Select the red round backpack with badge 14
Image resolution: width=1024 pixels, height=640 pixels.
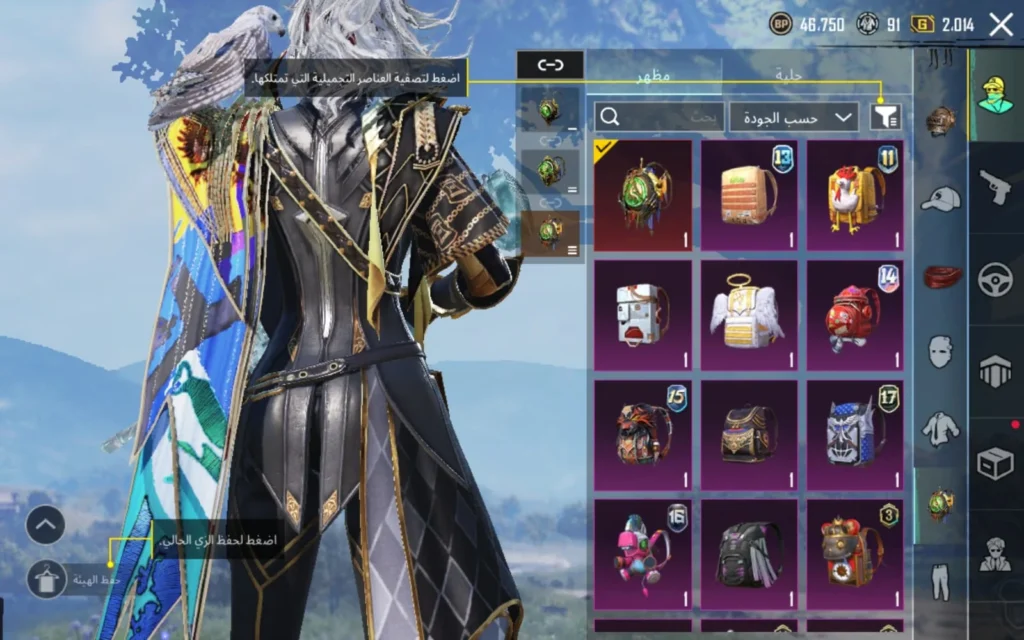(855, 315)
